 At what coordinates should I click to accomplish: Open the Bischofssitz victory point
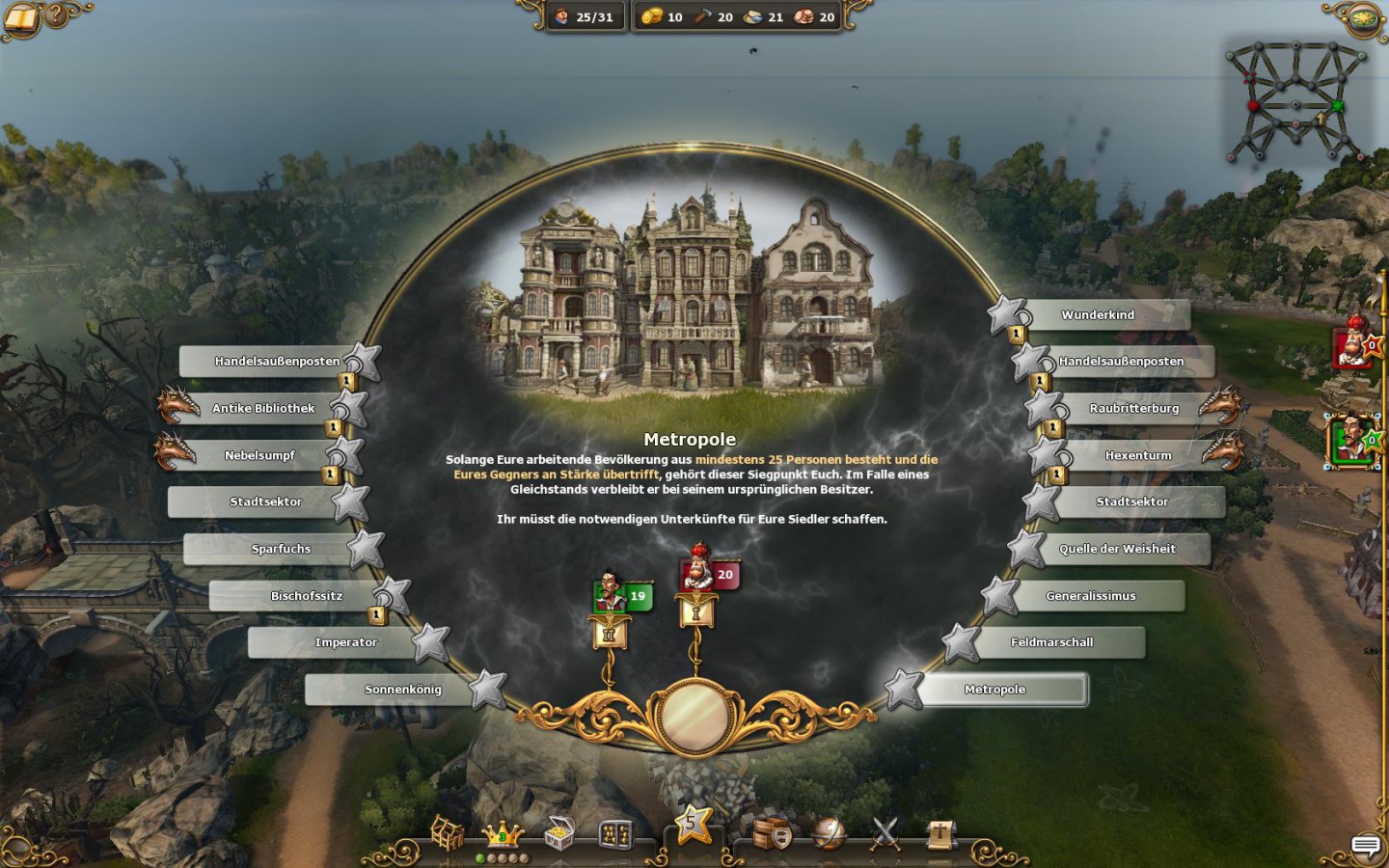[x=306, y=596]
